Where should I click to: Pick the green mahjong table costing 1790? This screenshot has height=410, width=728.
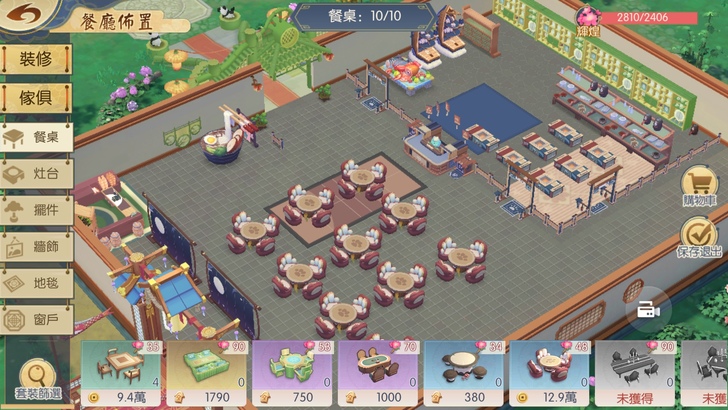pos(209,372)
